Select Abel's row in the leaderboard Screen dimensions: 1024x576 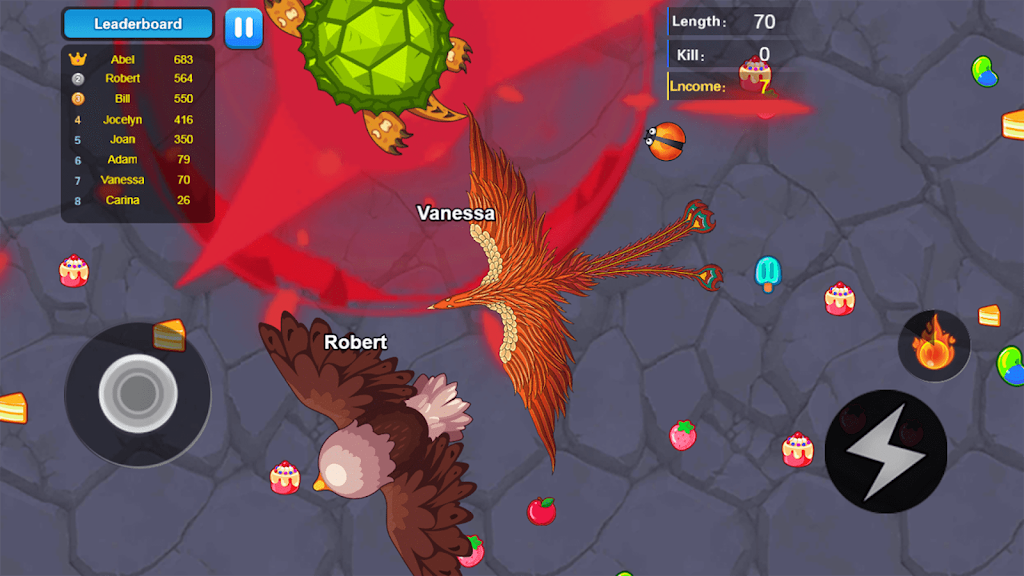click(x=138, y=59)
